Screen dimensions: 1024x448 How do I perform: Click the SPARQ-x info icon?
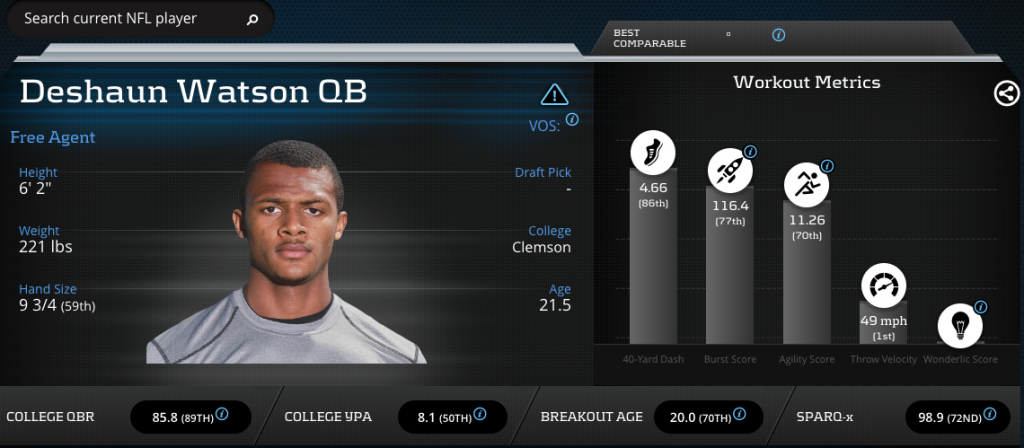(989, 414)
